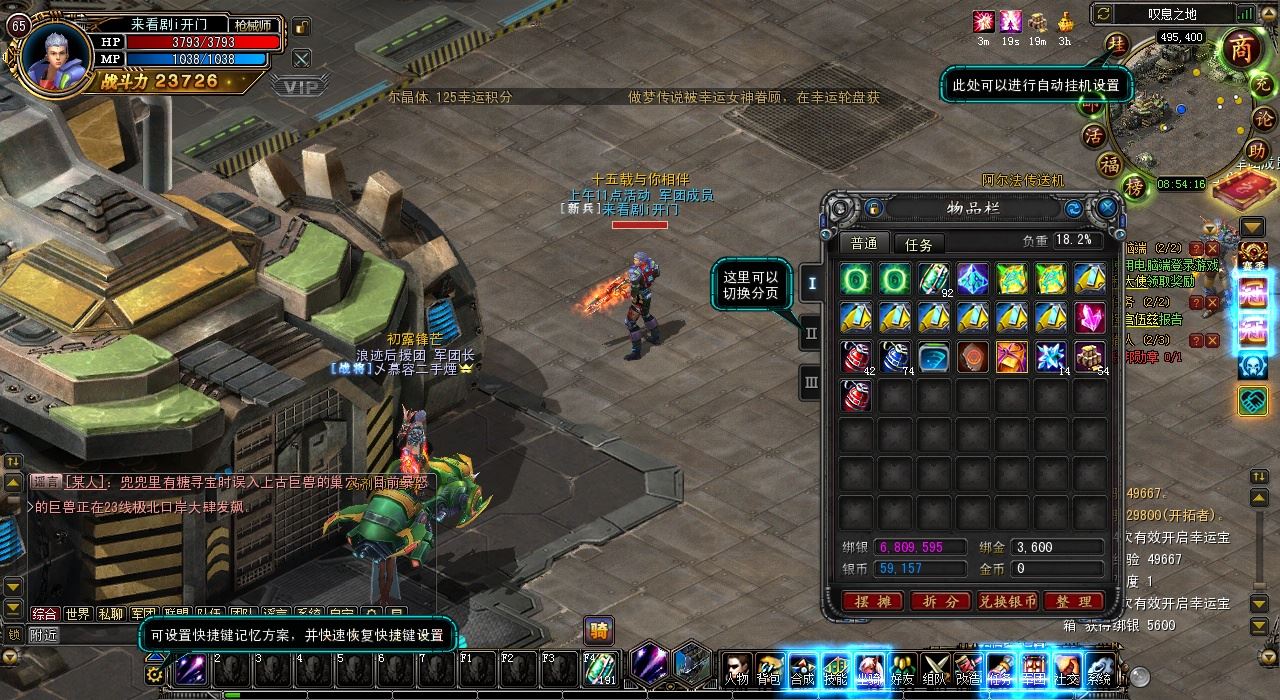
Task: Click the 骑 mount button
Action: pos(599,630)
